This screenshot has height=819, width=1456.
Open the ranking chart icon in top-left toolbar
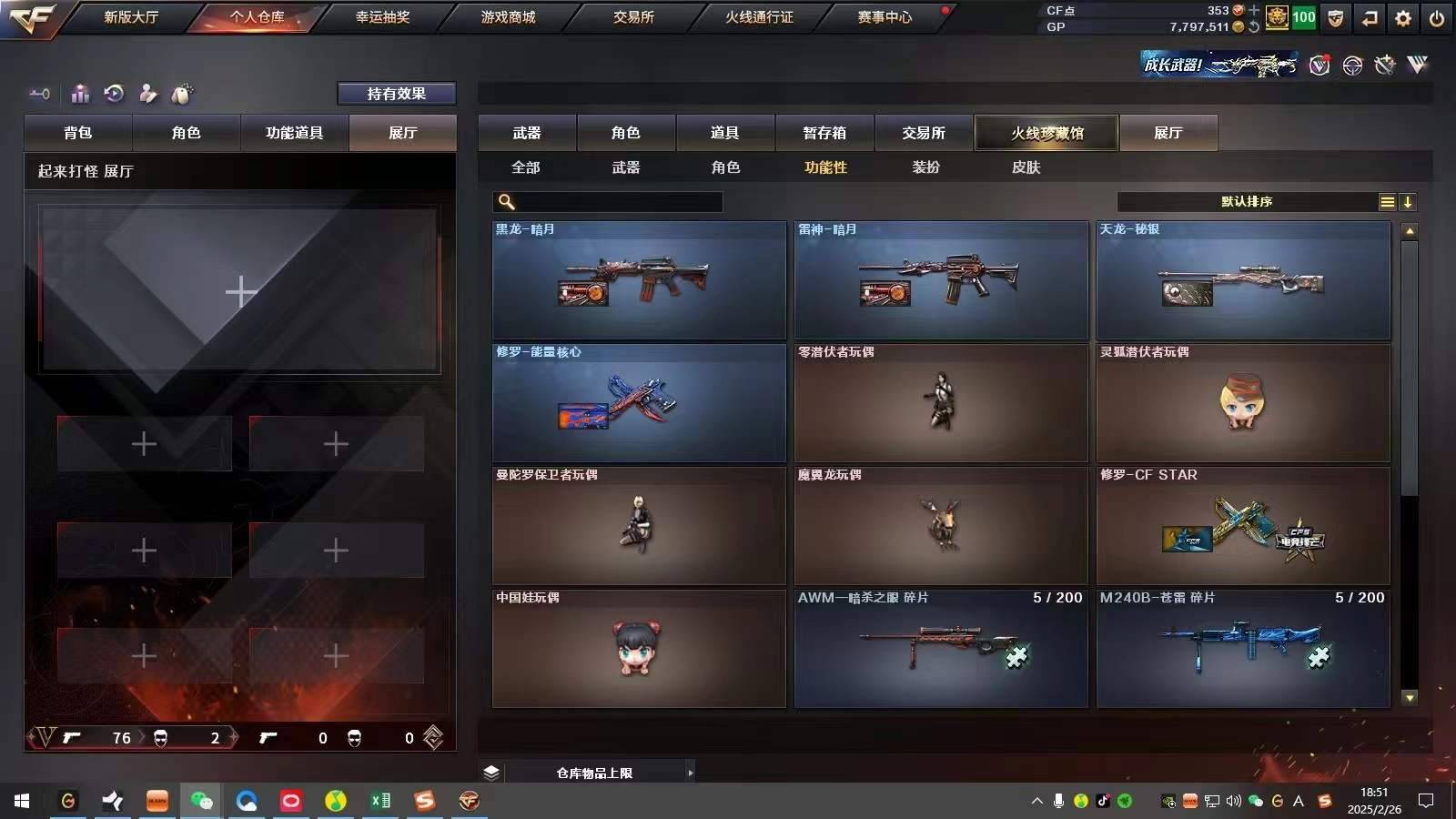pyautogui.click(x=80, y=94)
